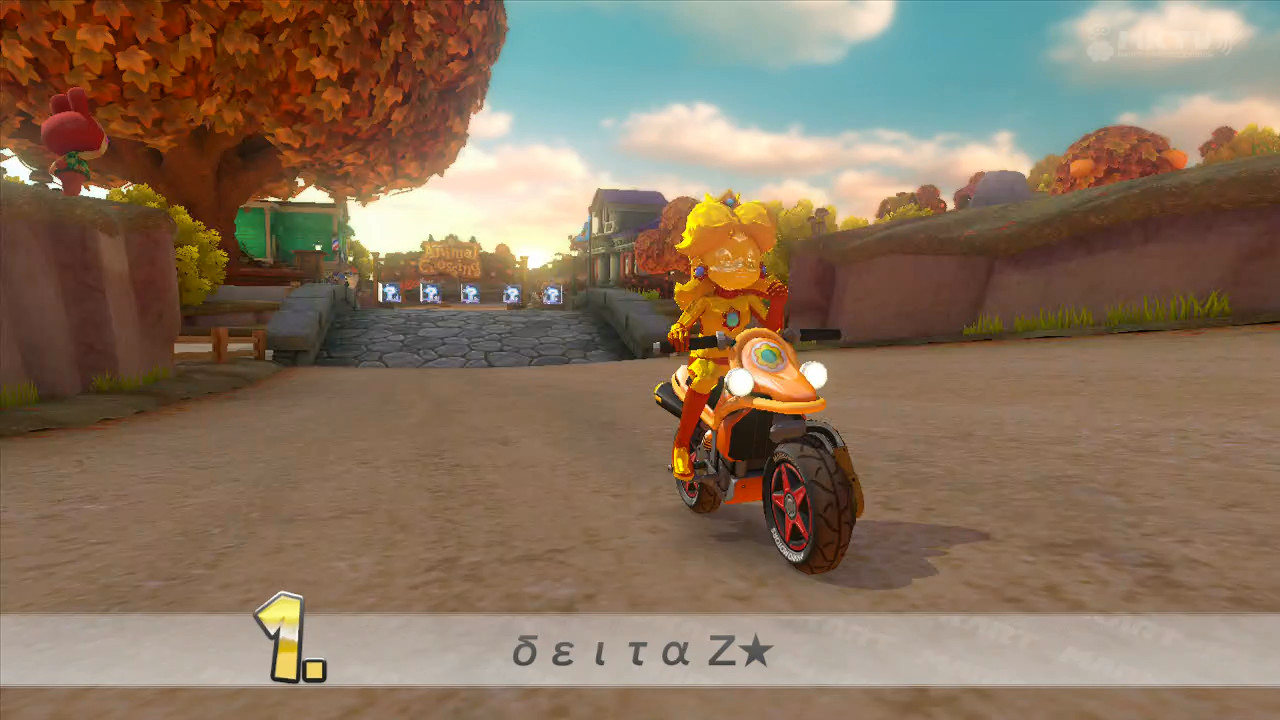Click the leftmost item box under the banner

click(x=390, y=294)
